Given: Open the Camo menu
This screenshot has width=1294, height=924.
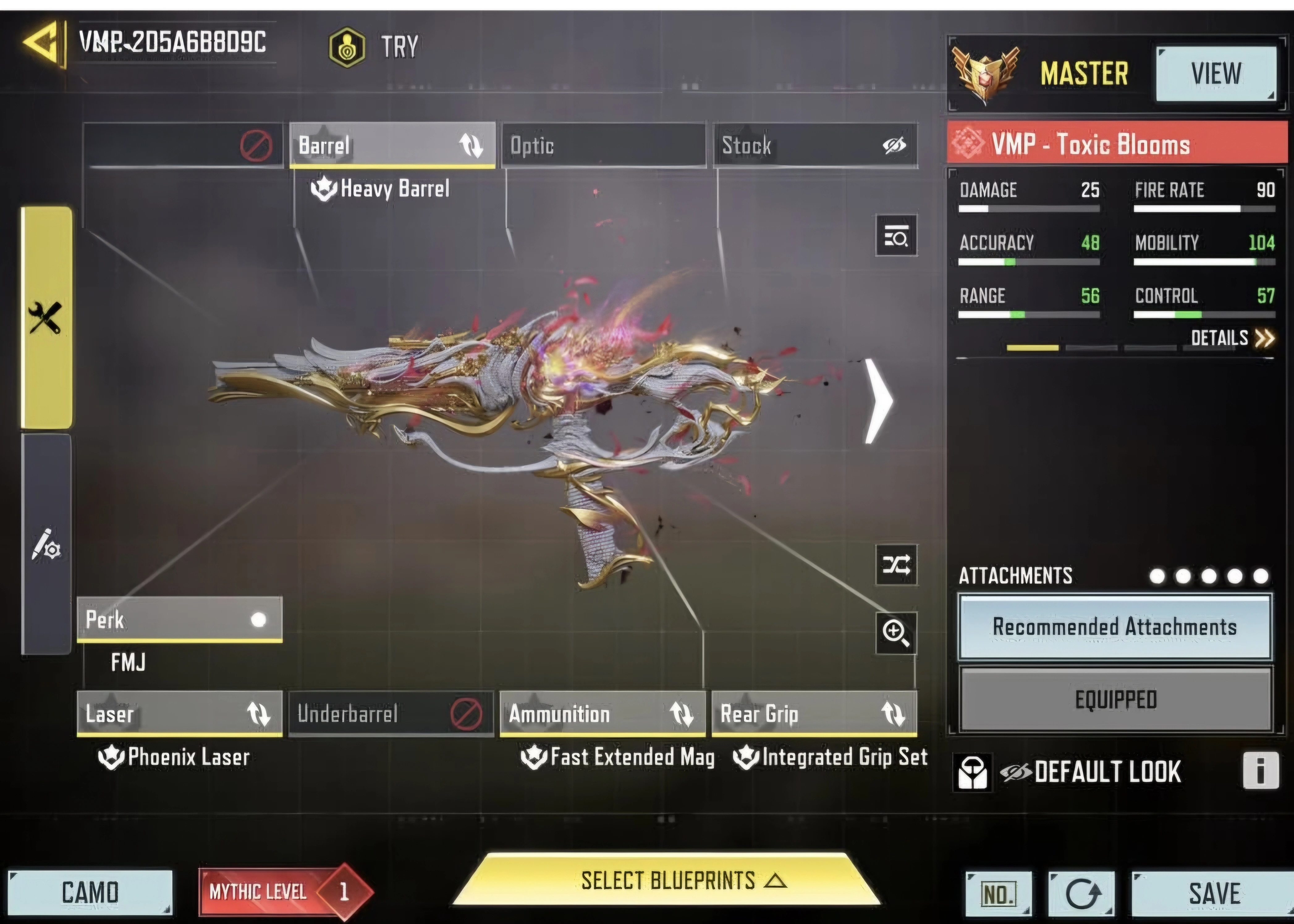Looking at the screenshot, I should pyautogui.click(x=90, y=892).
